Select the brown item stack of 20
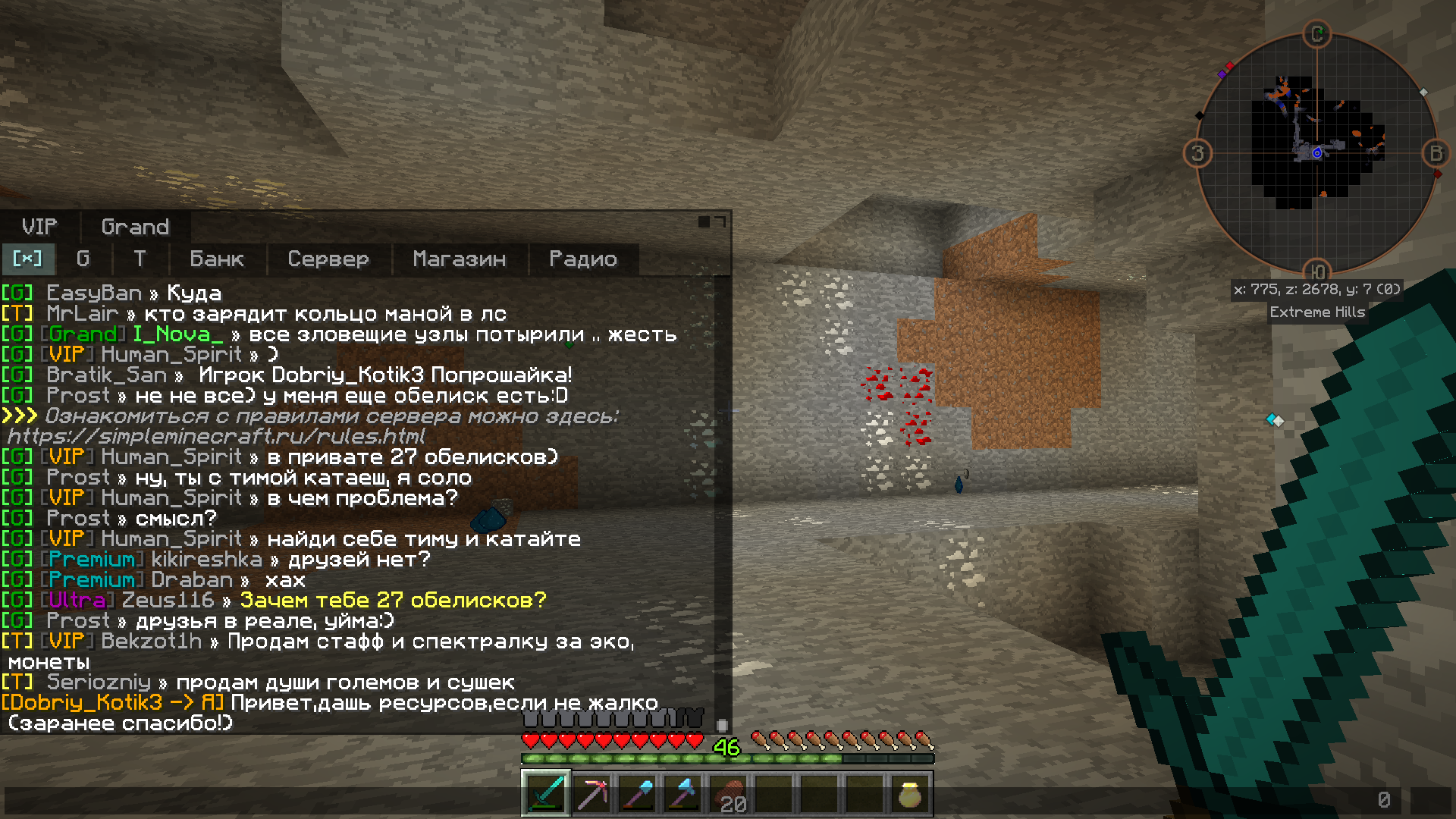This screenshot has height=819, width=1456. (729, 794)
